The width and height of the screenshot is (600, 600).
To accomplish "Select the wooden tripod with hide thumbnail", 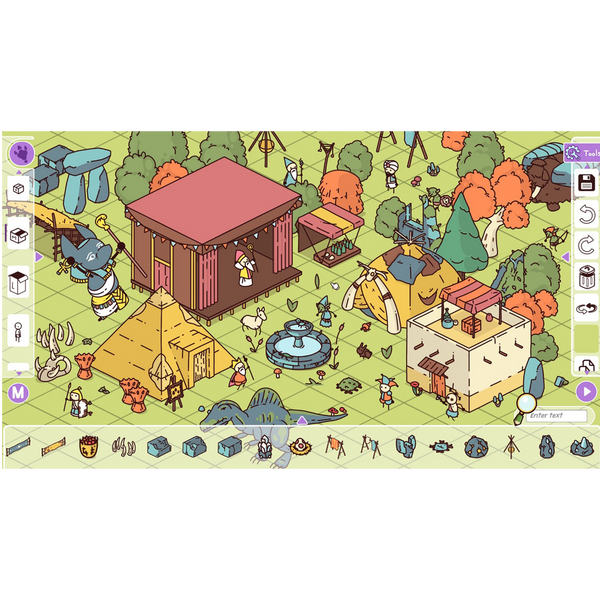I will coord(369,444).
